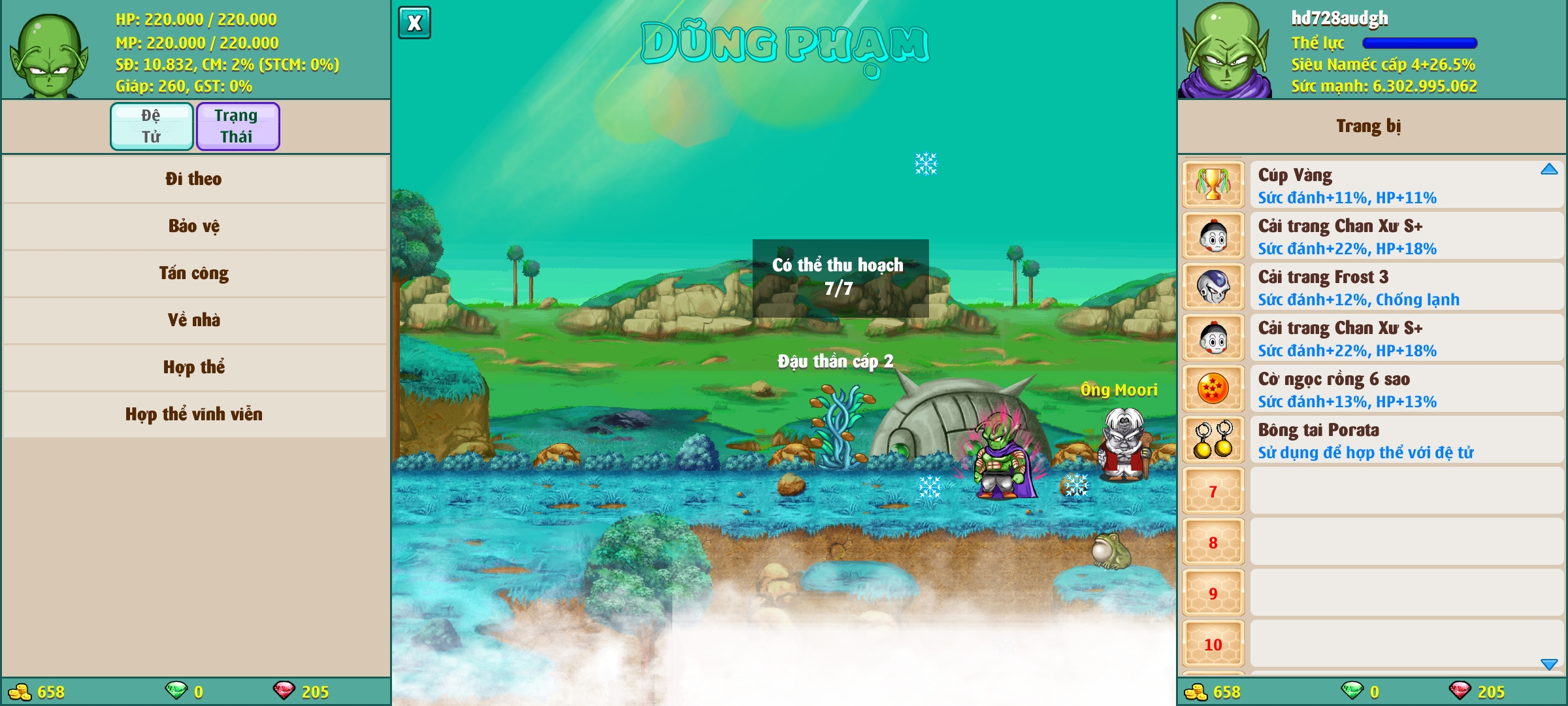Viewport: 1568px width, 706px height.
Task: Open the Trang bị equipment header
Action: (x=1369, y=126)
